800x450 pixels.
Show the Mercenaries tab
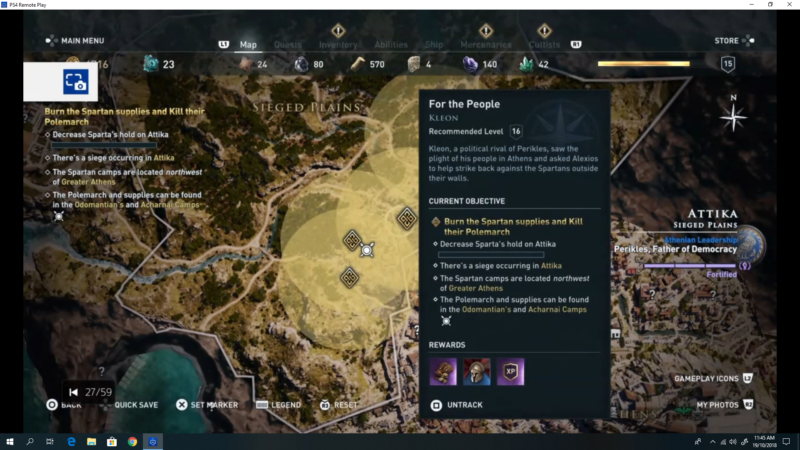point(486,44)
